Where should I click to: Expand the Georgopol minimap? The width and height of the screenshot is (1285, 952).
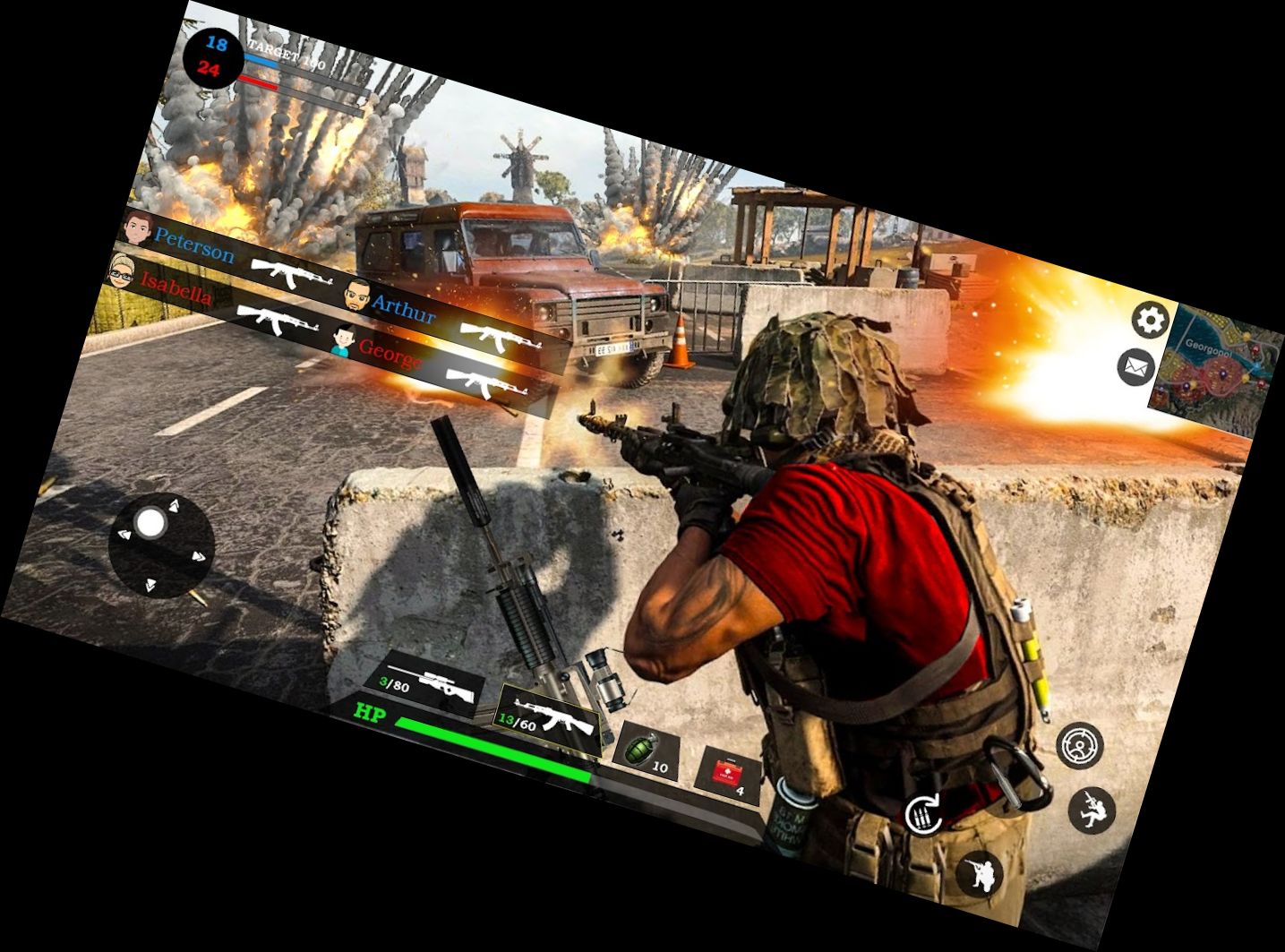pos(1219,367)
